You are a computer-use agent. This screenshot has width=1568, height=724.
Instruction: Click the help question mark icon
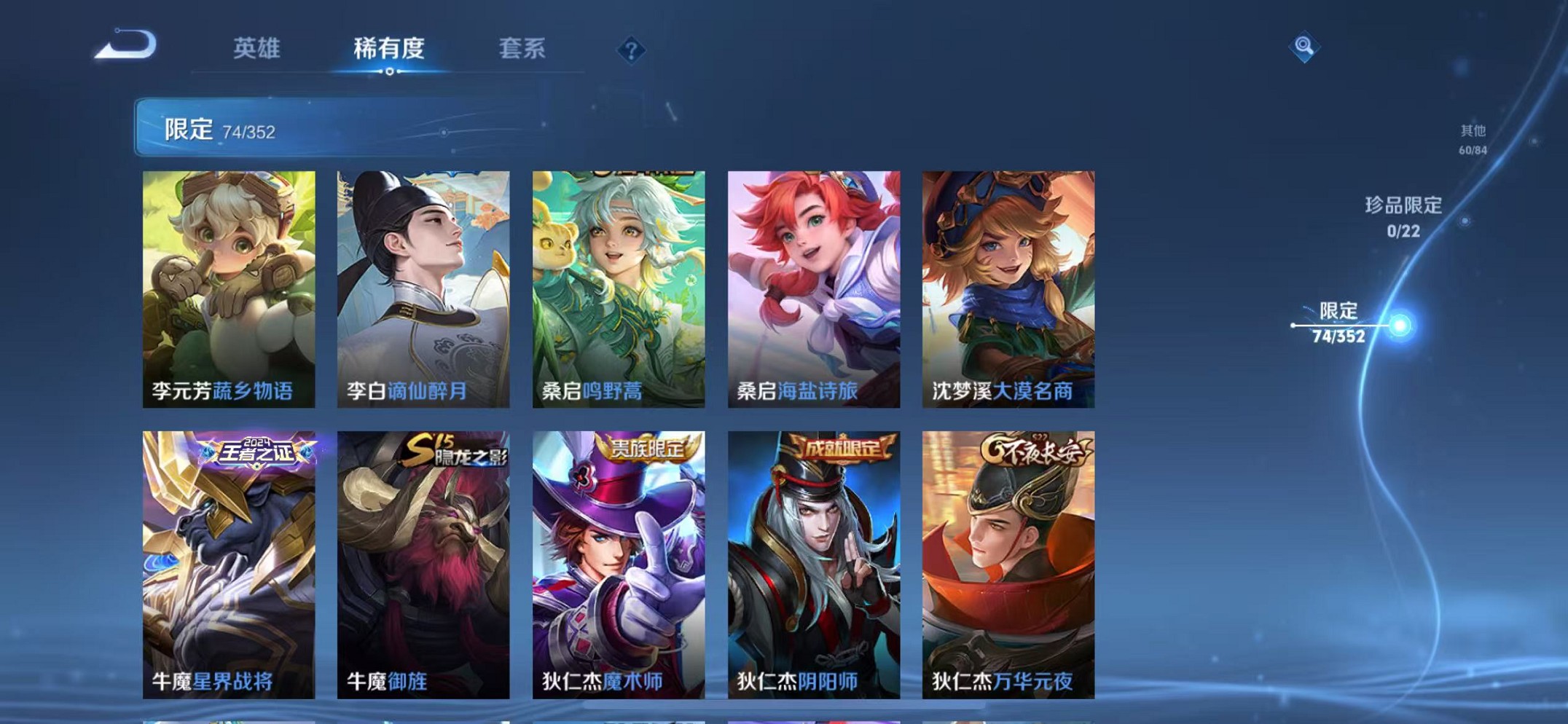coord(631,50)
